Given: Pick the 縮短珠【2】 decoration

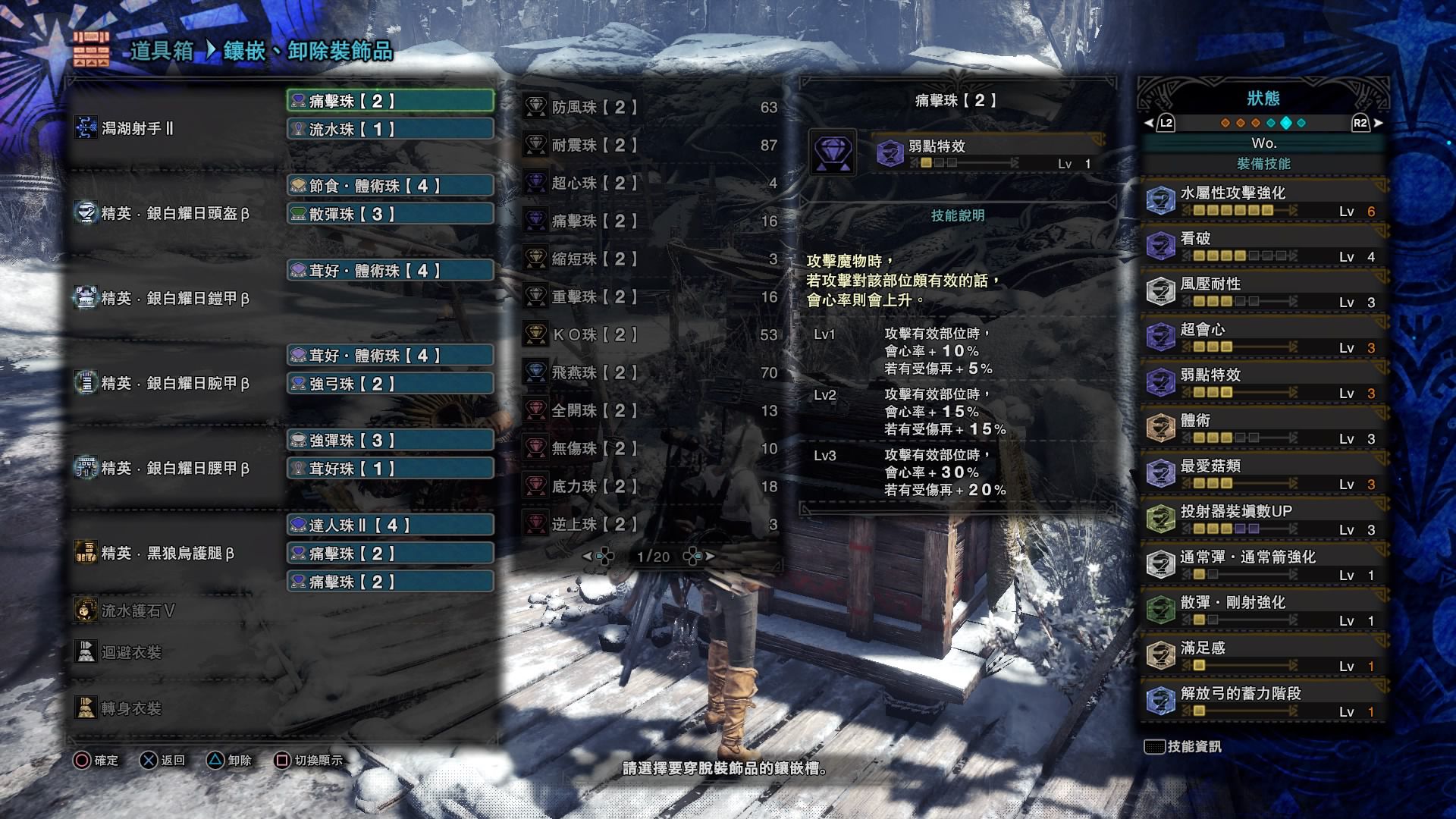Looking at the screenshot, I should 651,259.
